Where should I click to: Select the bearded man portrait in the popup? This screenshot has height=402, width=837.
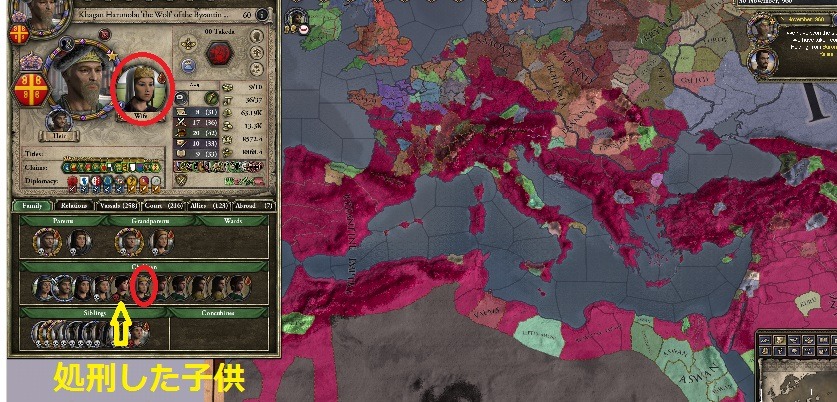764,61
